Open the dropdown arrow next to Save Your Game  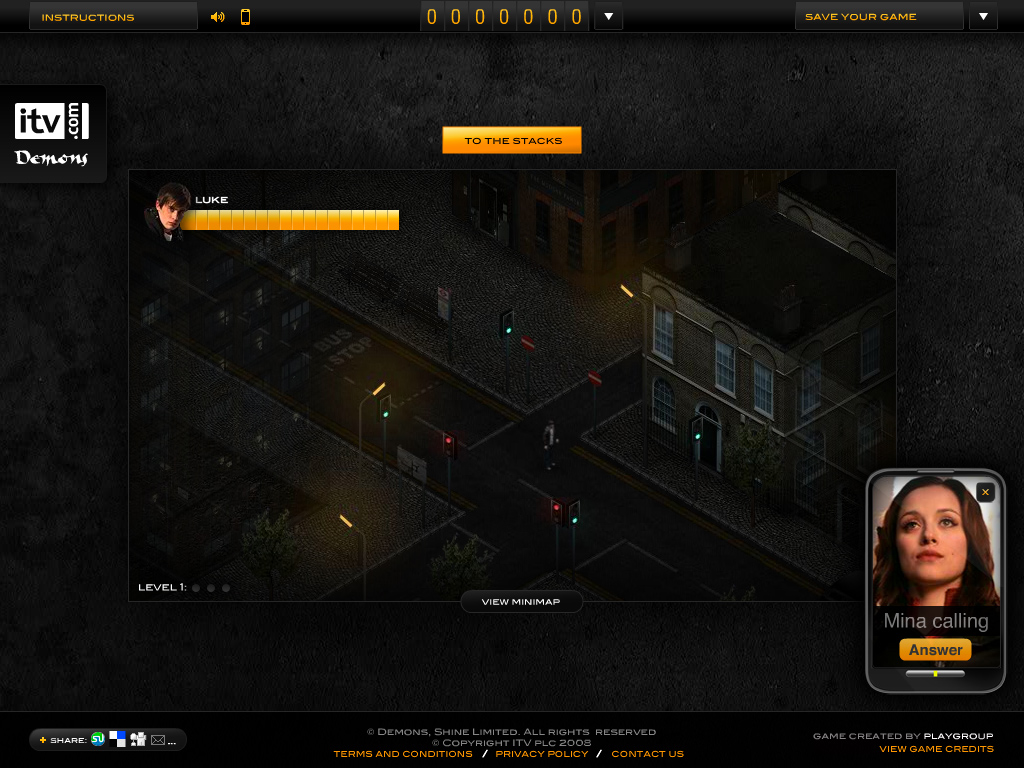point(983,17)
